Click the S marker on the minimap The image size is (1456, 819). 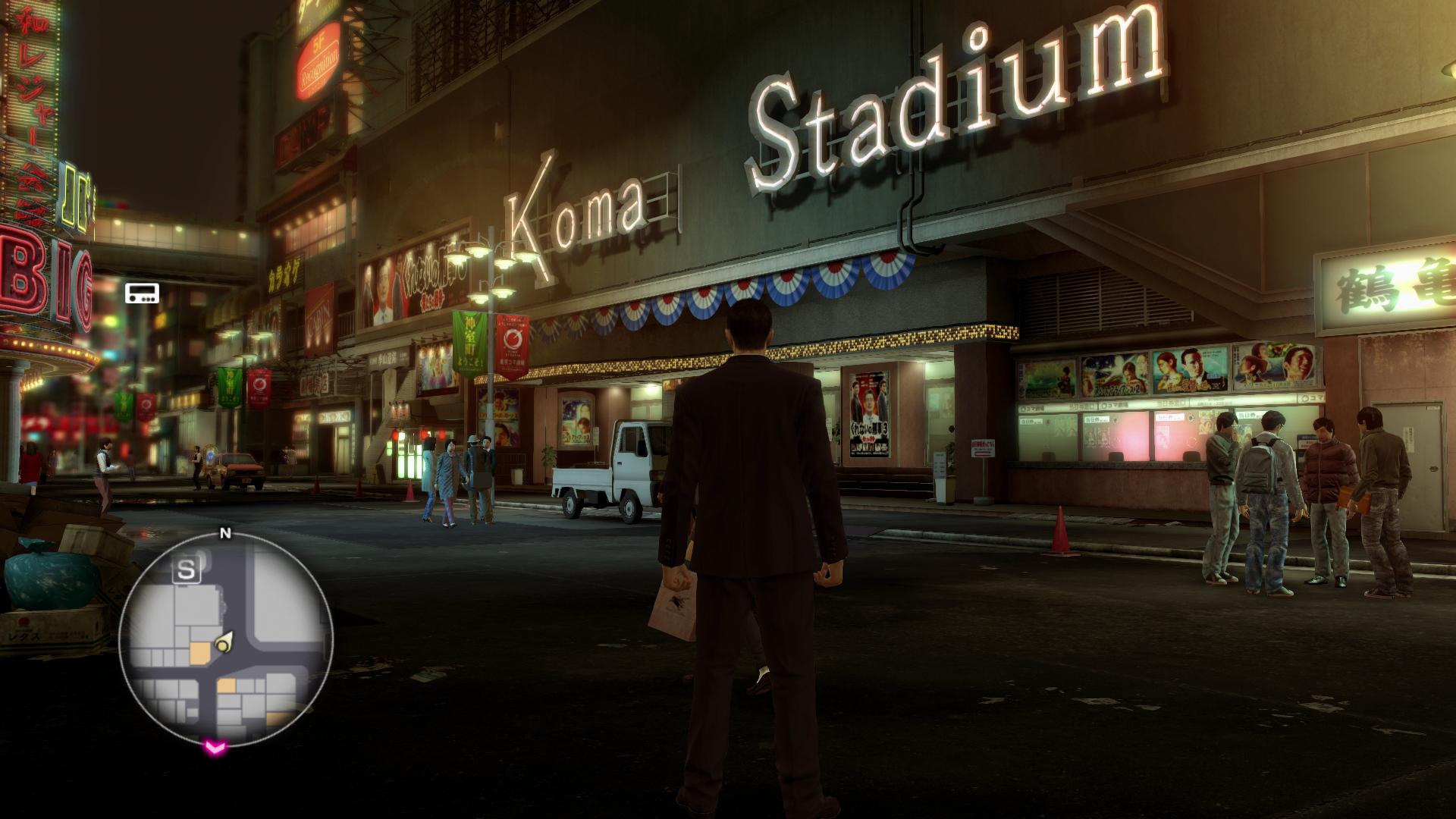click(x=186, y=570)
